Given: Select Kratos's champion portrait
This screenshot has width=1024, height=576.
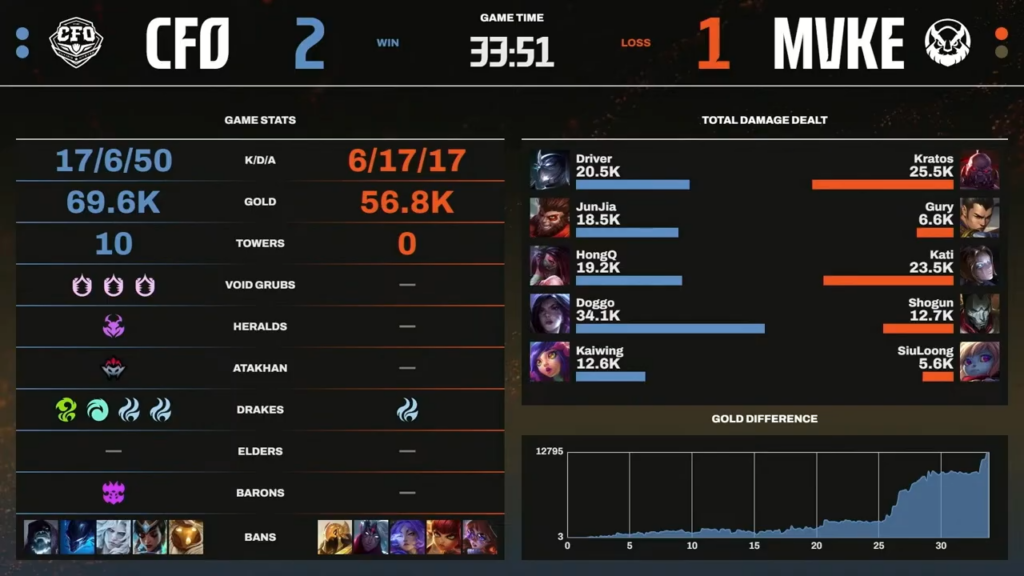Looking at the screenshot, I should [979, 170].
